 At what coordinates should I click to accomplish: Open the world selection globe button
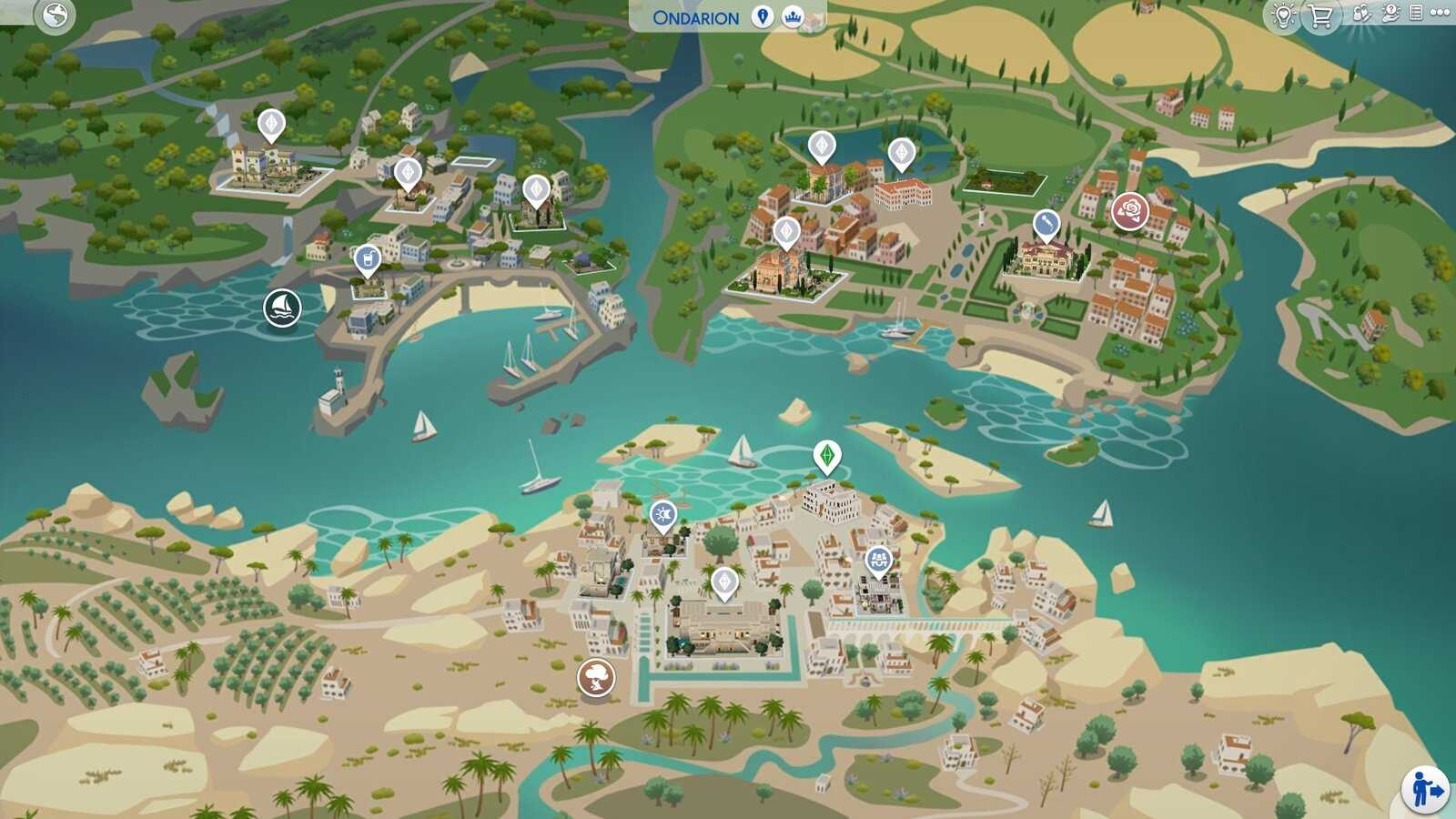coord(55,15)
